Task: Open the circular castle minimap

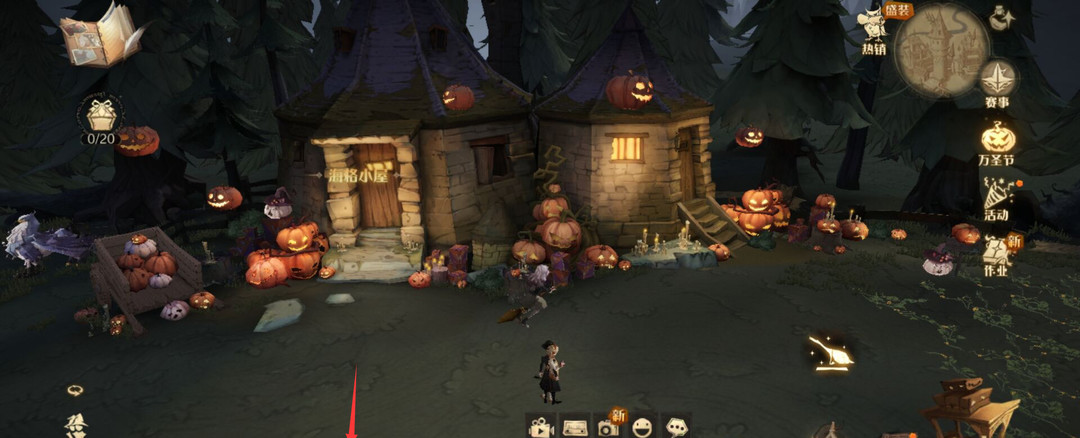Action: click(942, 49)
